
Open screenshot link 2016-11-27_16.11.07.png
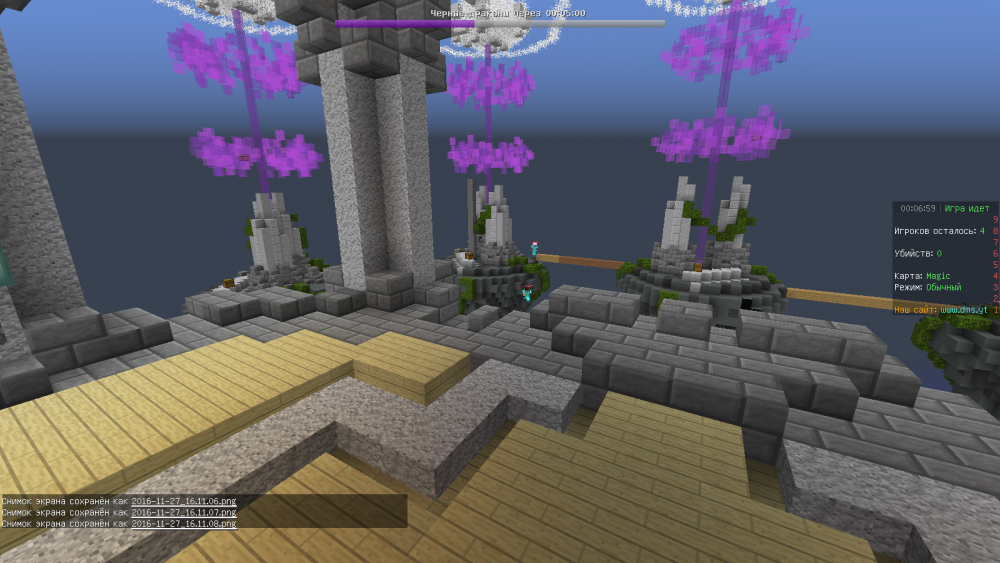[183, 512]
